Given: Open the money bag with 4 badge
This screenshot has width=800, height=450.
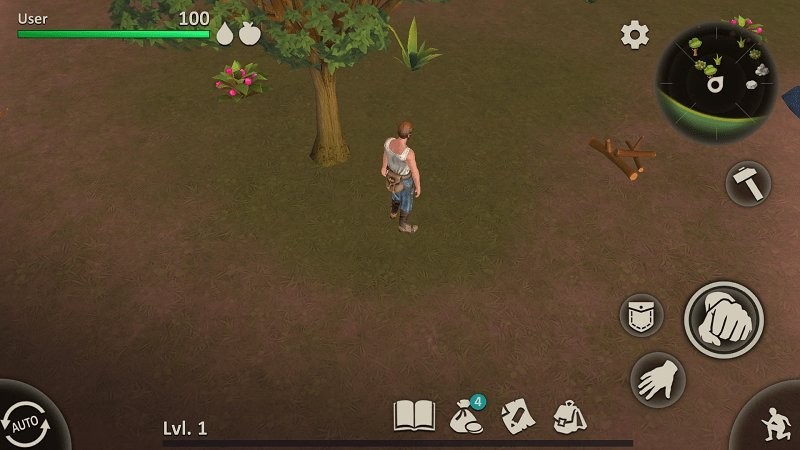Looking at the screenshot, I should (x=466, y=415).
